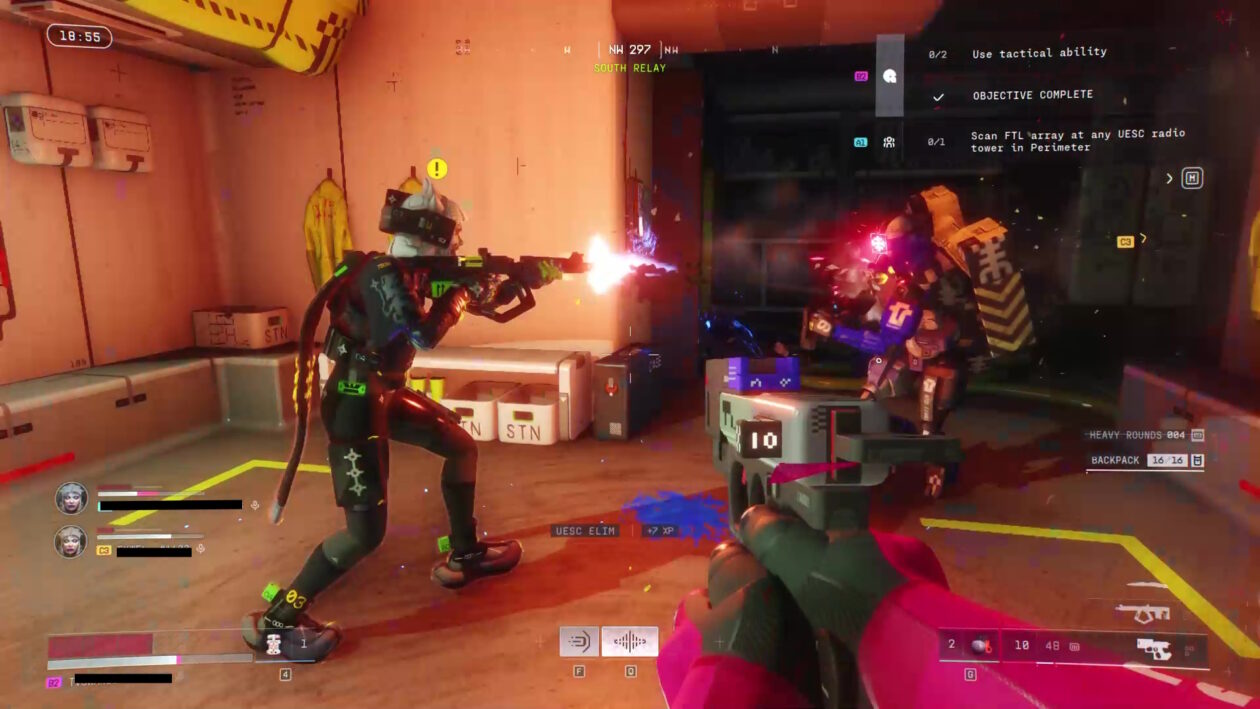This screenshot has width=1260, height=709.
Task: Select the 'Use tactical ability' objective
Action: [1039, 53]
